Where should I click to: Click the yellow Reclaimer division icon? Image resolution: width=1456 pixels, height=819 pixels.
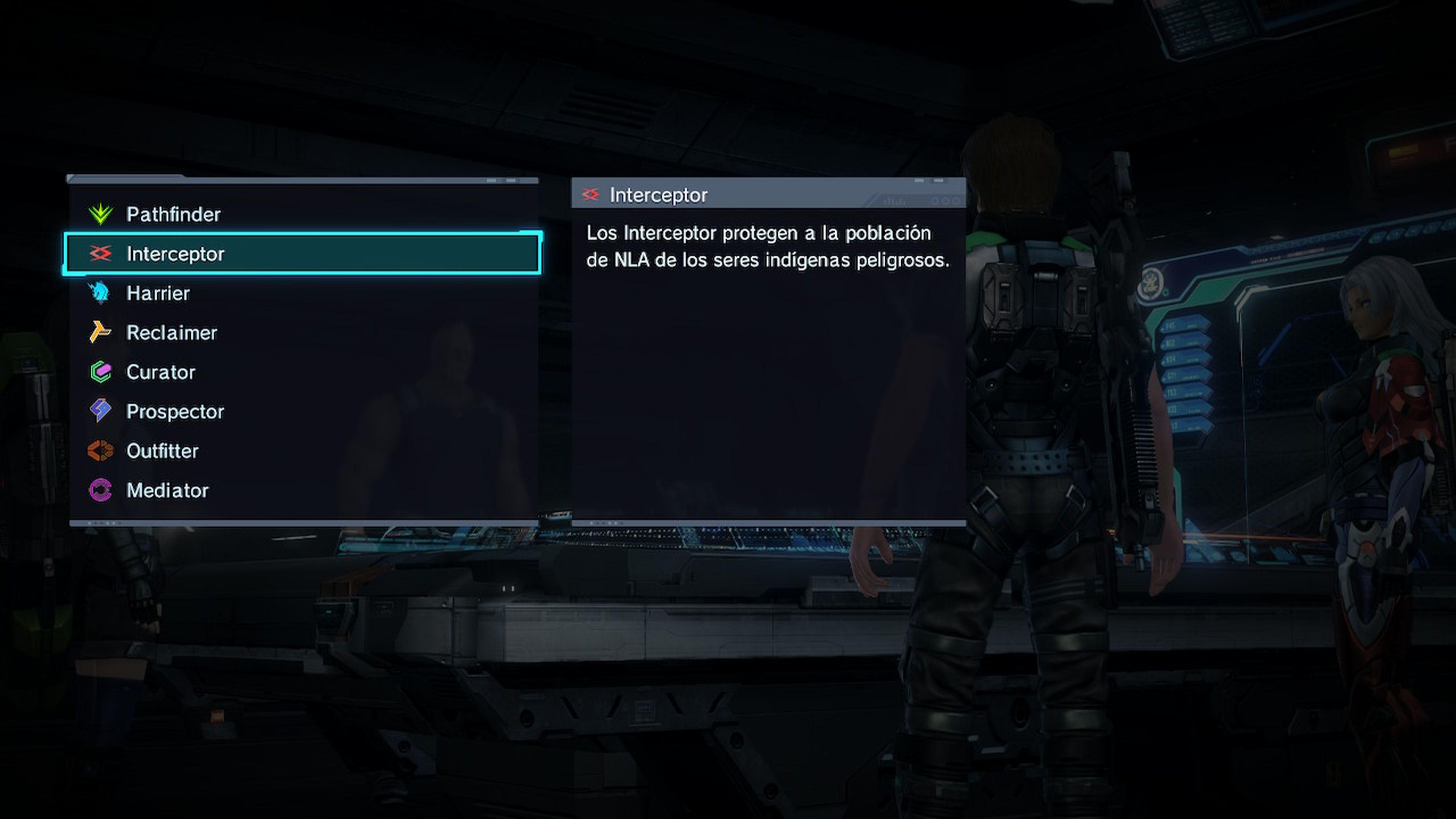[x=100, y=333]
